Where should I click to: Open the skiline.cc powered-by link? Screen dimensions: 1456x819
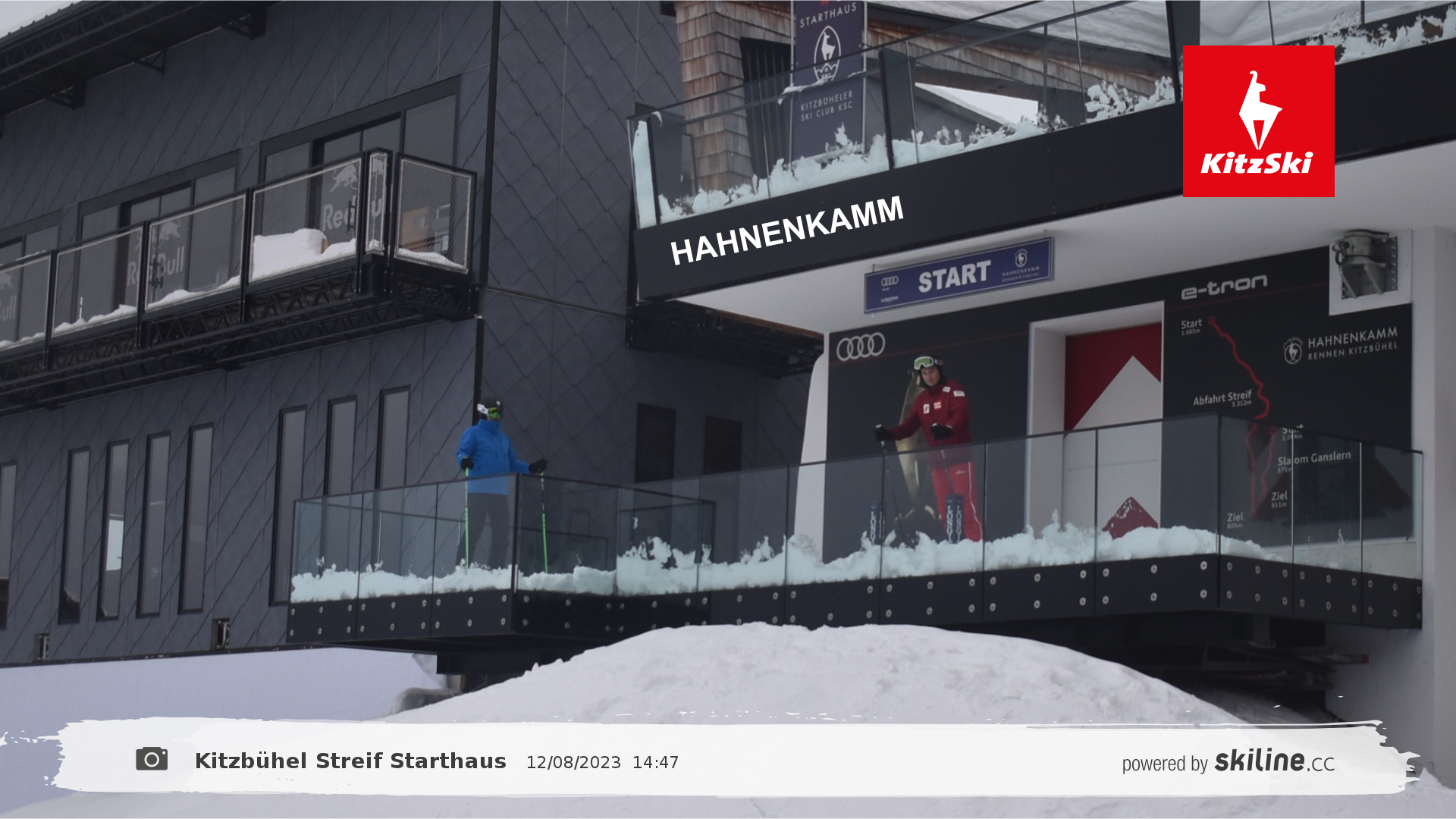pyautogui.click(x=1228, y=761)
